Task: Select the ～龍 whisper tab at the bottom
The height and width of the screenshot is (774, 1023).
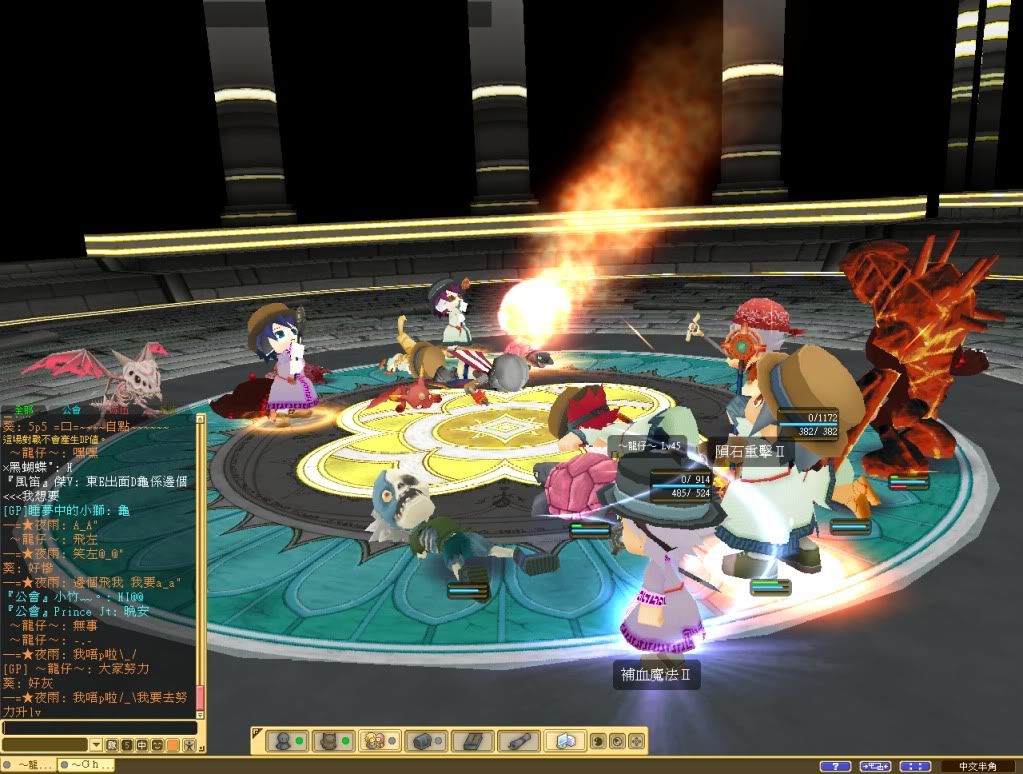Action: 28,765
